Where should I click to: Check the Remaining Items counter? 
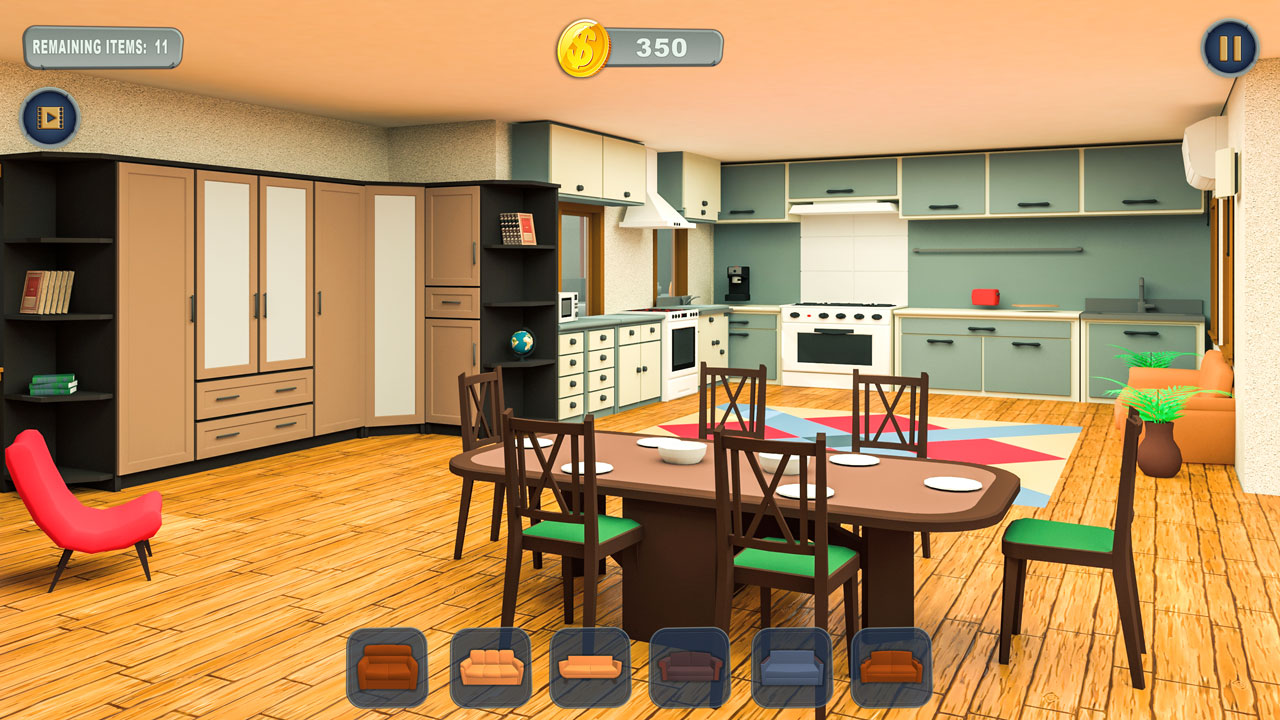[x=103, y=44]
